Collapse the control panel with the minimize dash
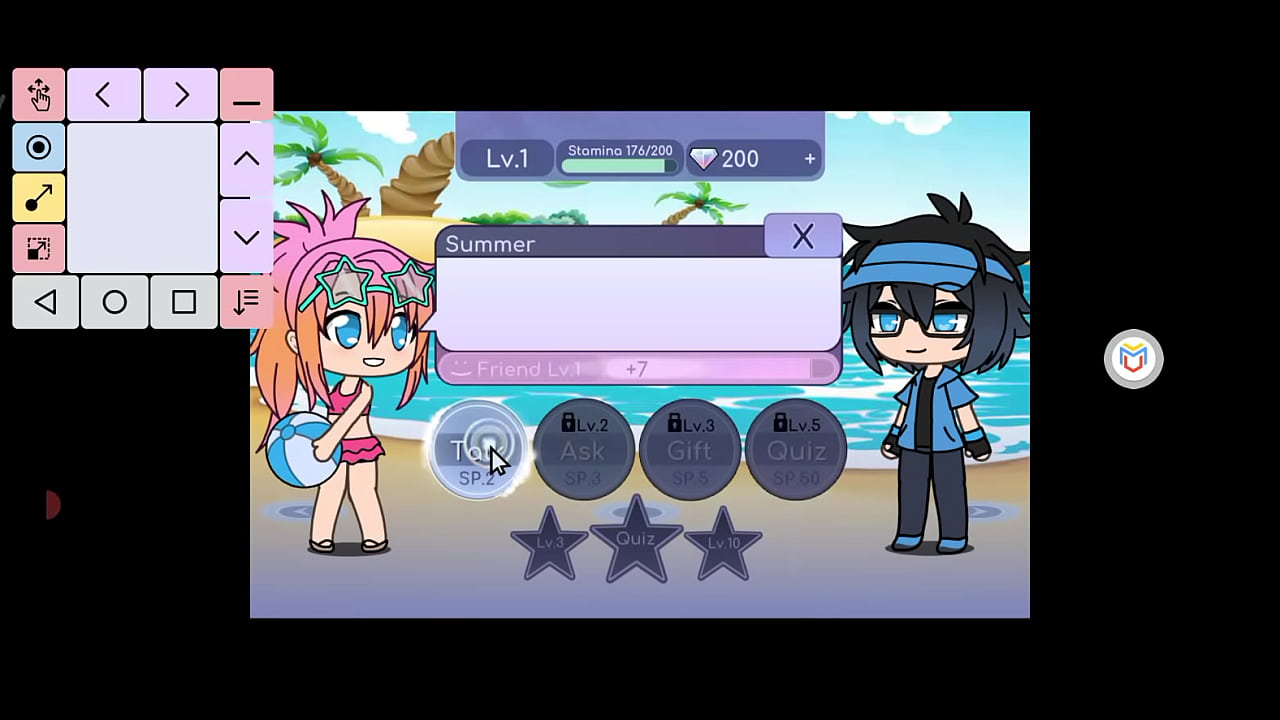This screenshot has height=720, width=1280. [x=246, y=94]
